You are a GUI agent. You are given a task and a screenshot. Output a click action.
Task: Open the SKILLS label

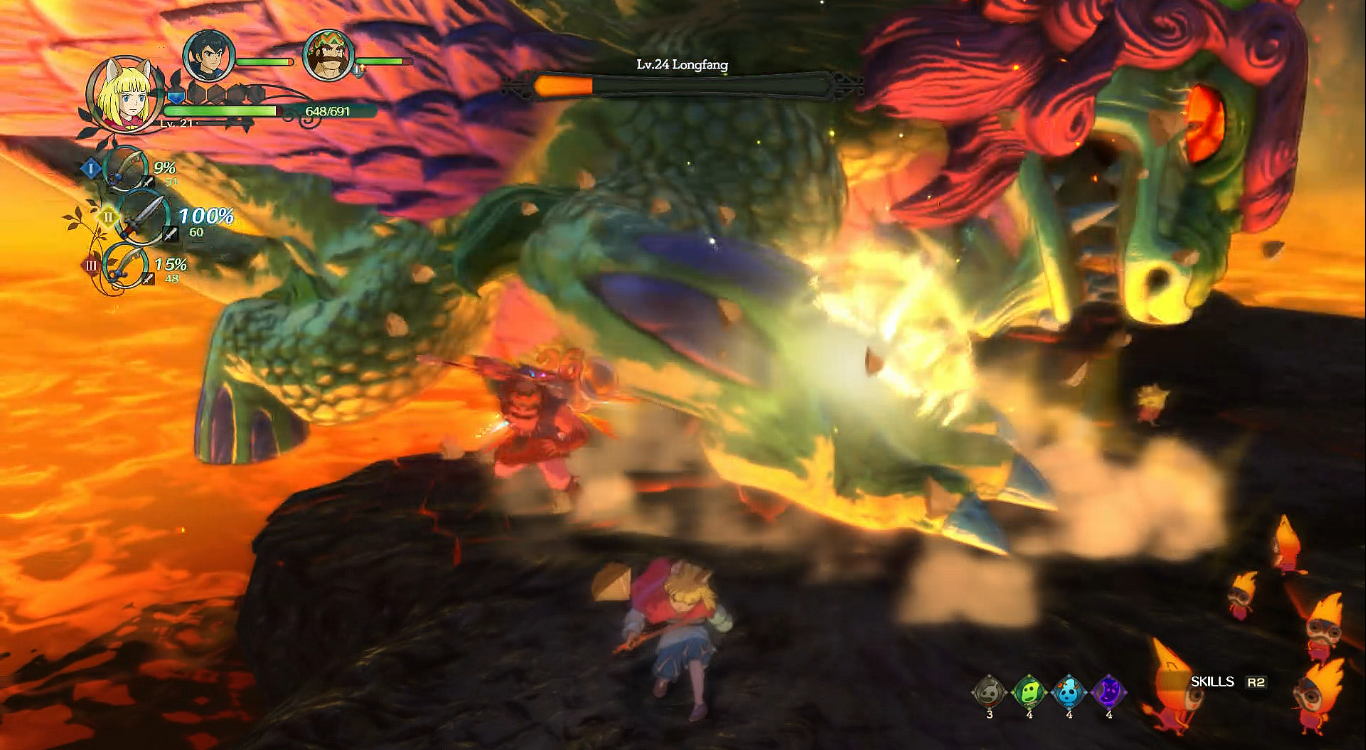[x=1212, y=682]
